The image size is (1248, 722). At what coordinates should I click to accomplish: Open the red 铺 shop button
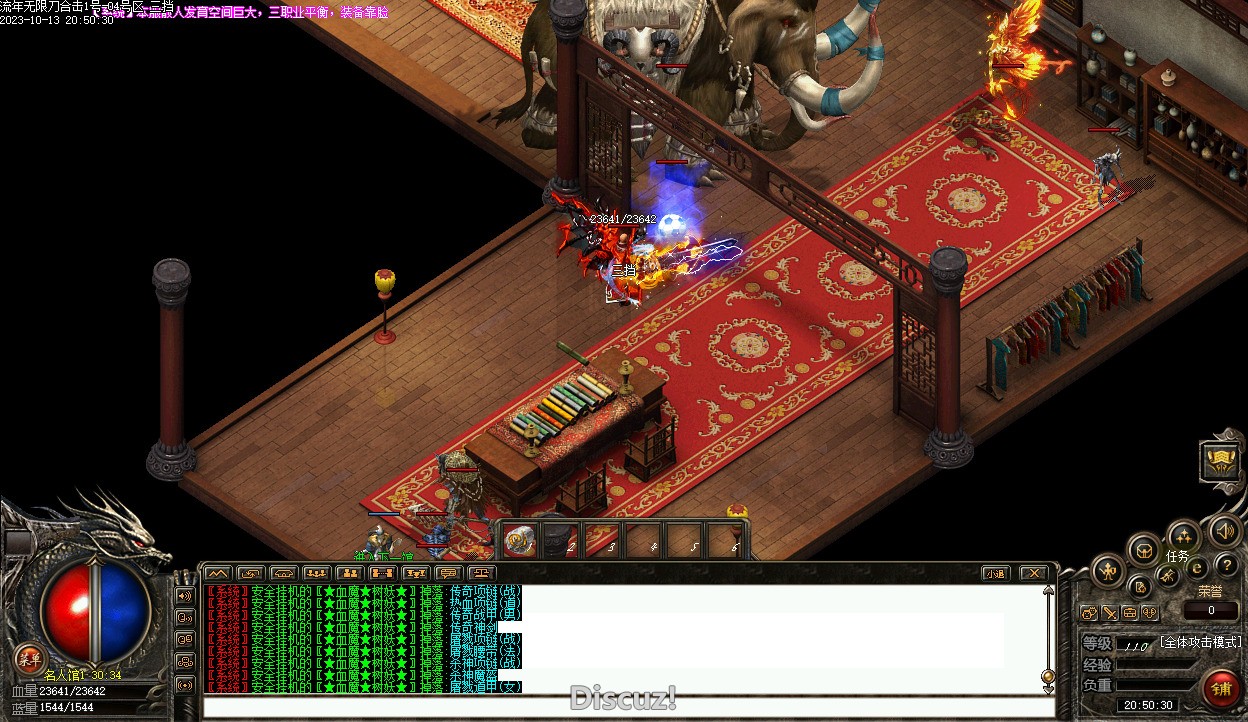point(1221,689)
